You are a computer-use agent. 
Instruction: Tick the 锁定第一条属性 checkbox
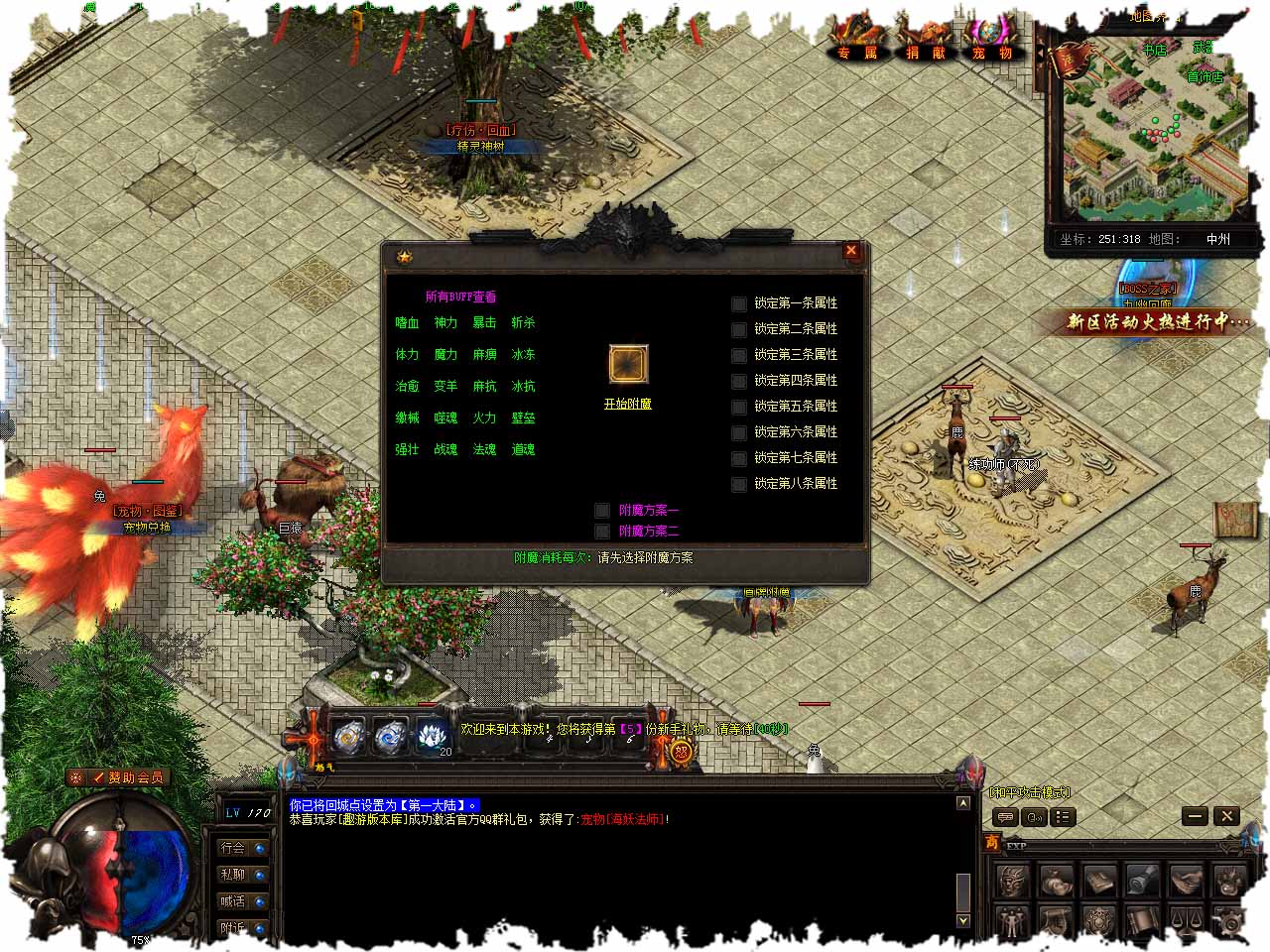tap(739, 304)
